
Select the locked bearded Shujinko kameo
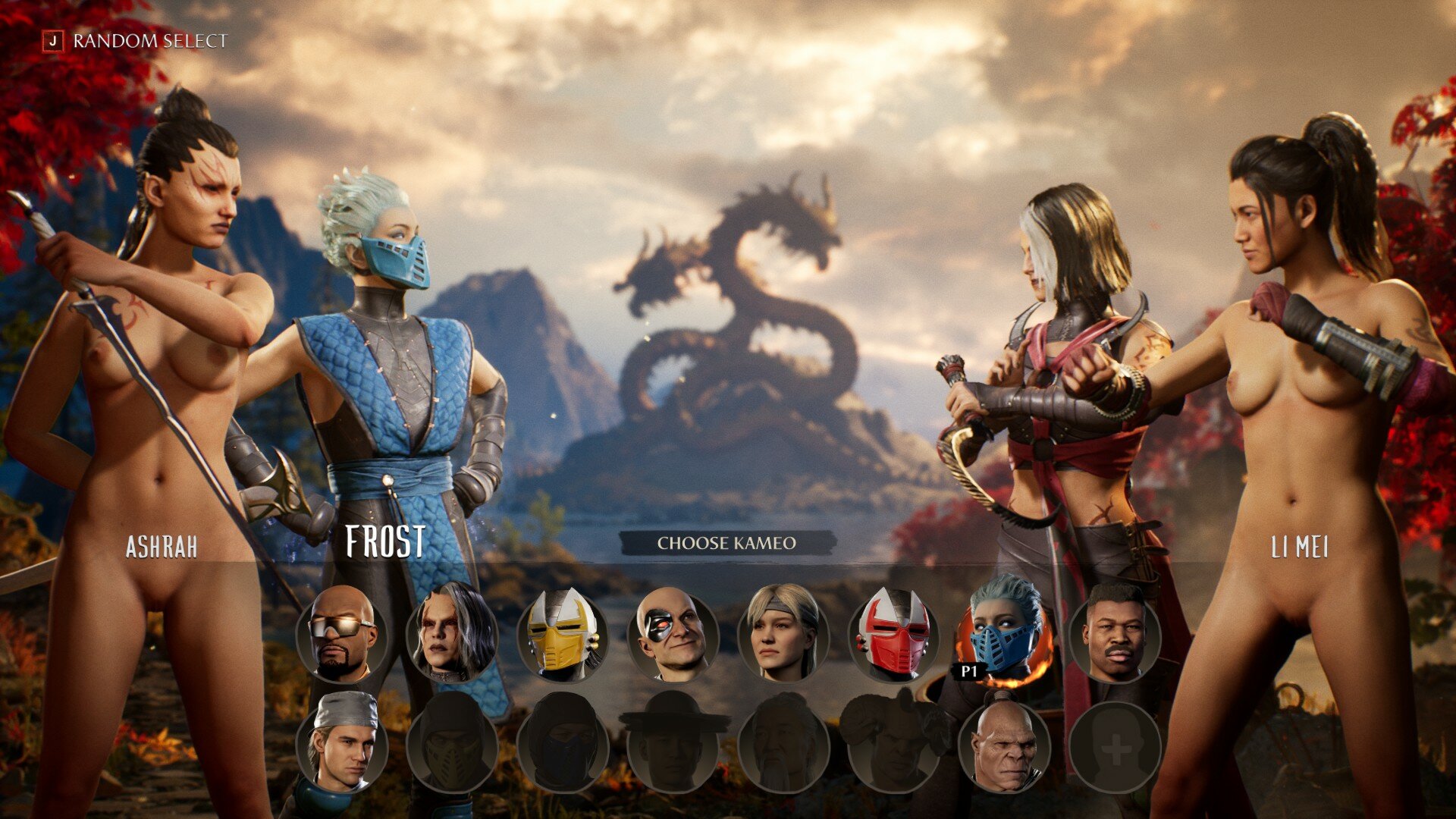(x=783, y=746)
